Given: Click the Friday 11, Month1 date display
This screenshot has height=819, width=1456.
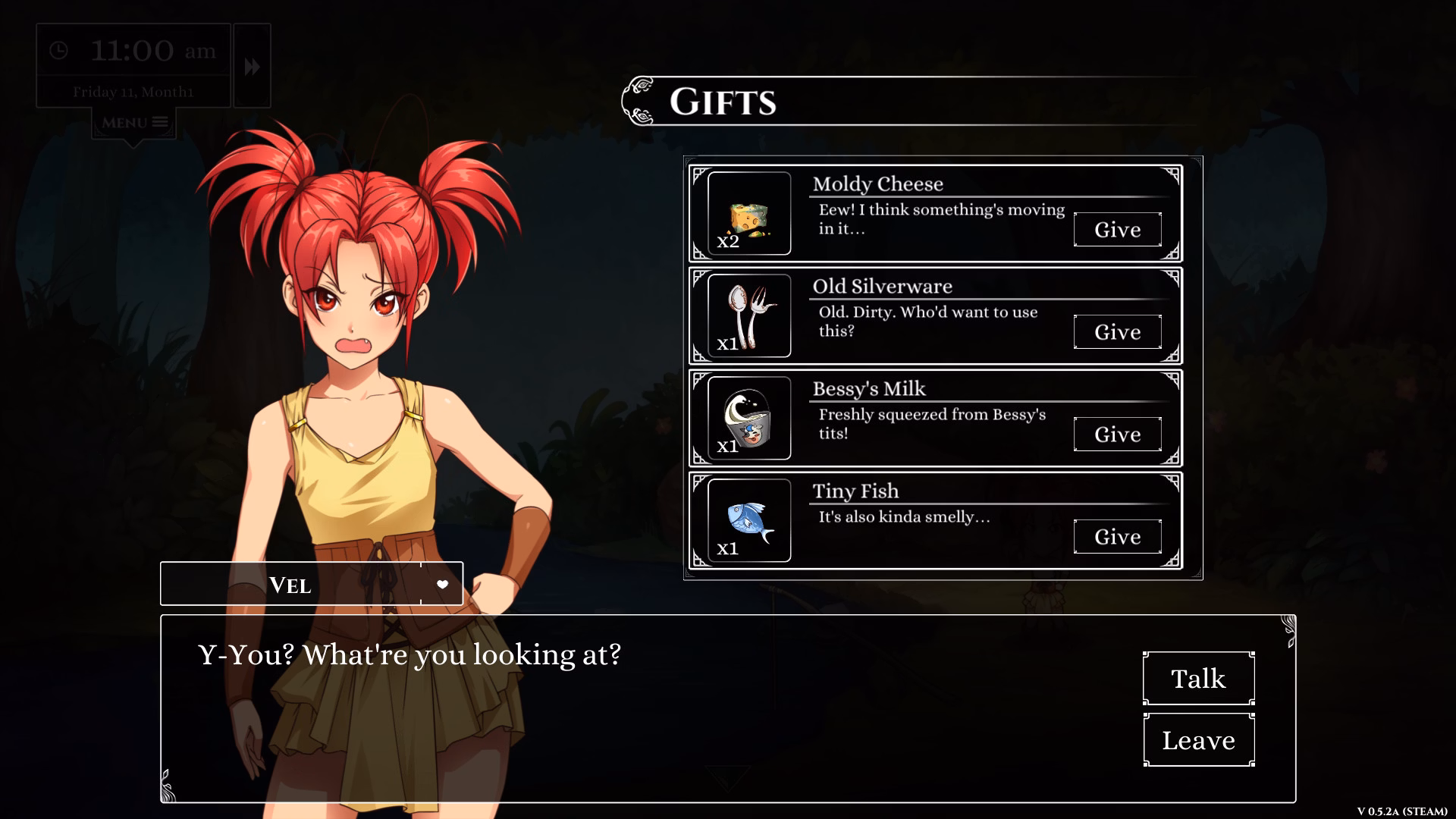Looking at the screenshot, I should (x=133, y=93).
